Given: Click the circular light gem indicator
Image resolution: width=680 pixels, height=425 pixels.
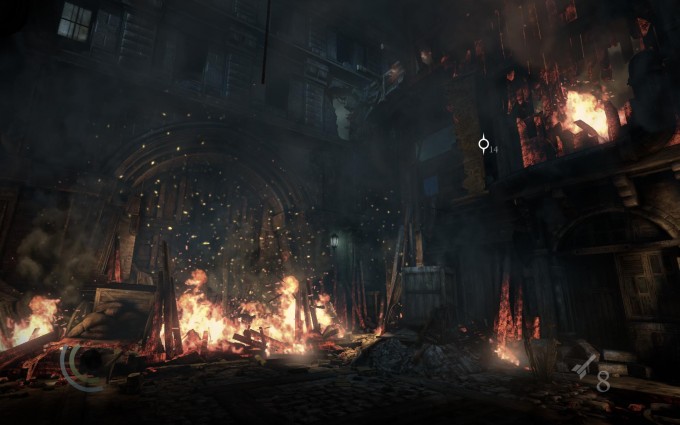Looking at the screenshot, I should coord(80,366).
